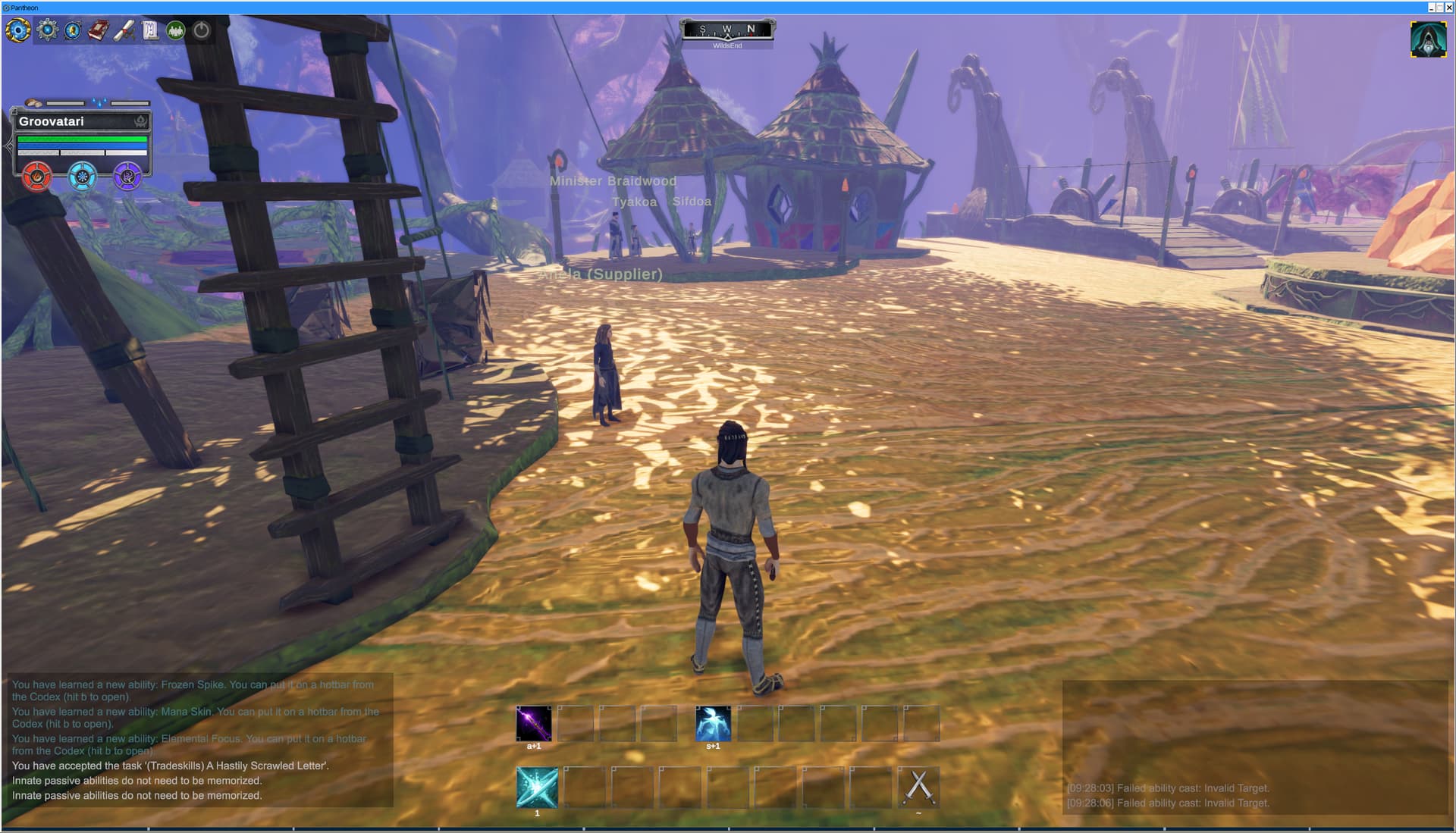Cast the frozen spike ability in slot 1
The width and height of the screenshot is (1456, 833).
coord(537,787)
